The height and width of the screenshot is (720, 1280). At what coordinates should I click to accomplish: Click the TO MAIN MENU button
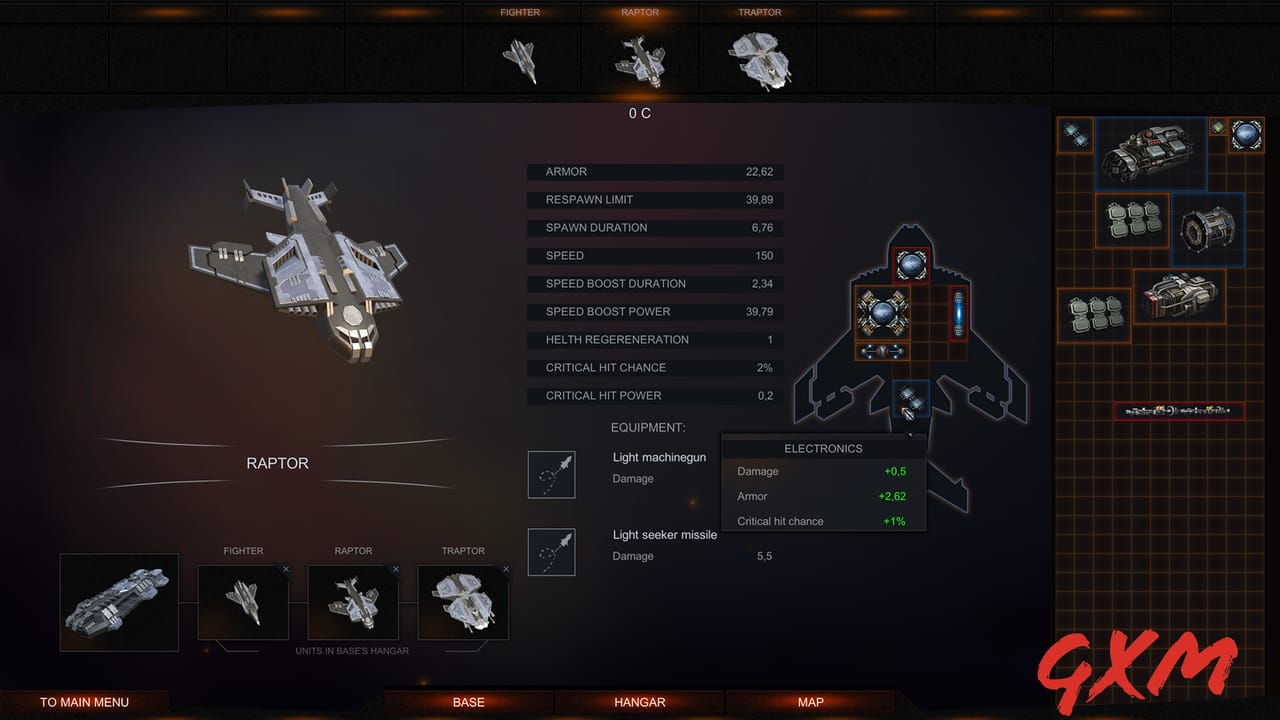tap(86, 702)
